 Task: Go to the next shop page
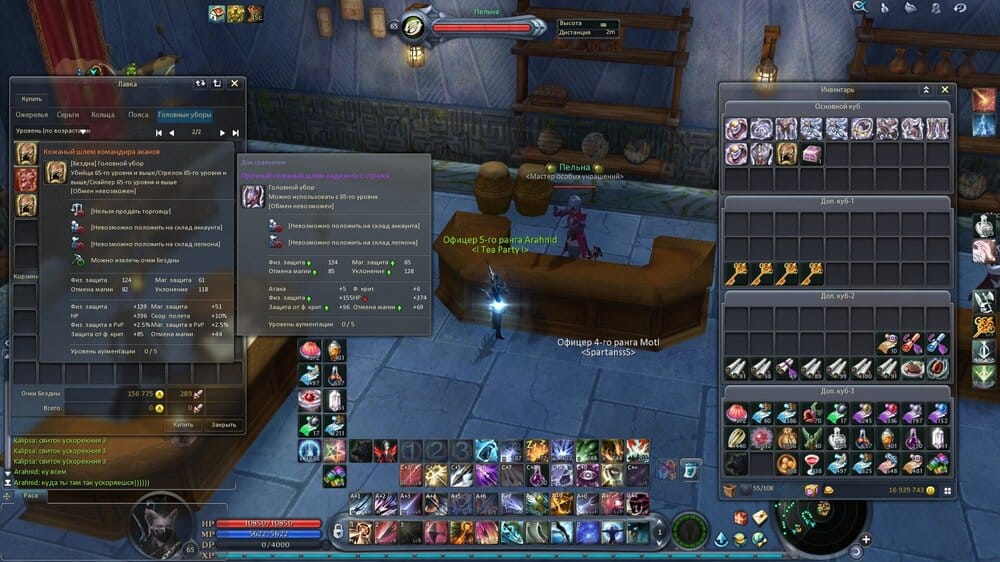coord(223,132)
